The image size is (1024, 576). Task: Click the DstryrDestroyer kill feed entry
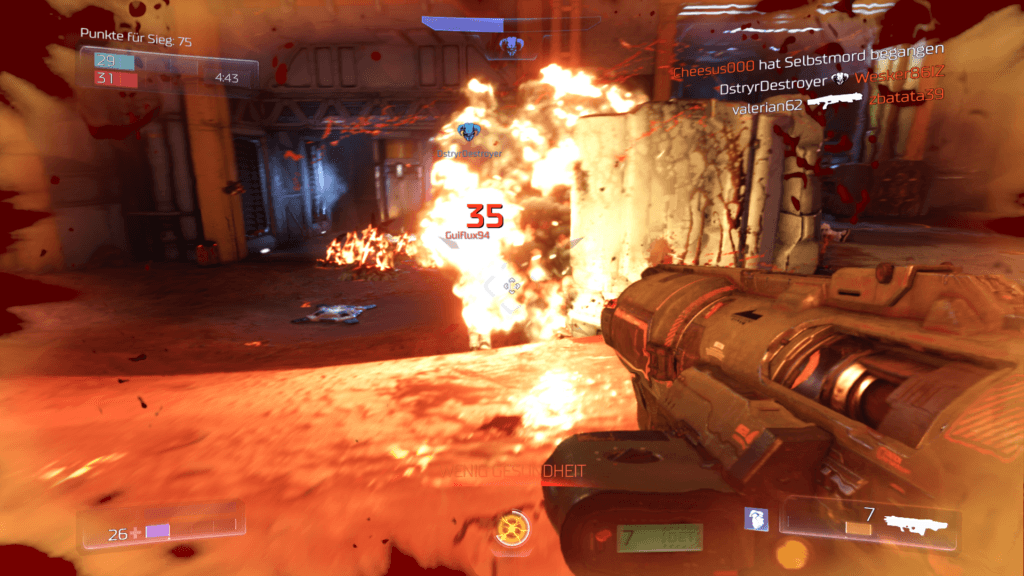(830, 88)
